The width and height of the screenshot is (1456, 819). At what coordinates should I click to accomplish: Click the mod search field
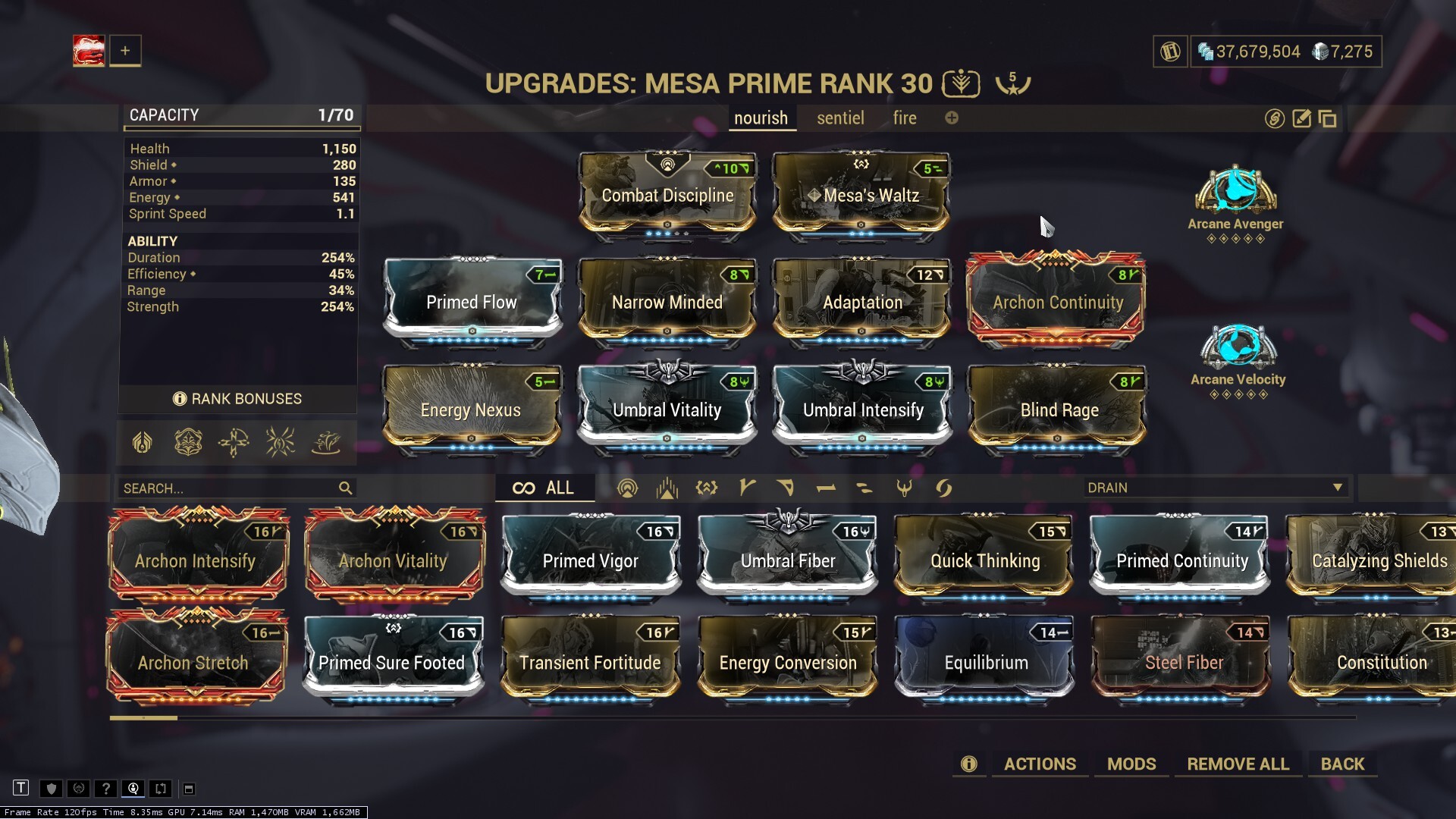point(227,488)
